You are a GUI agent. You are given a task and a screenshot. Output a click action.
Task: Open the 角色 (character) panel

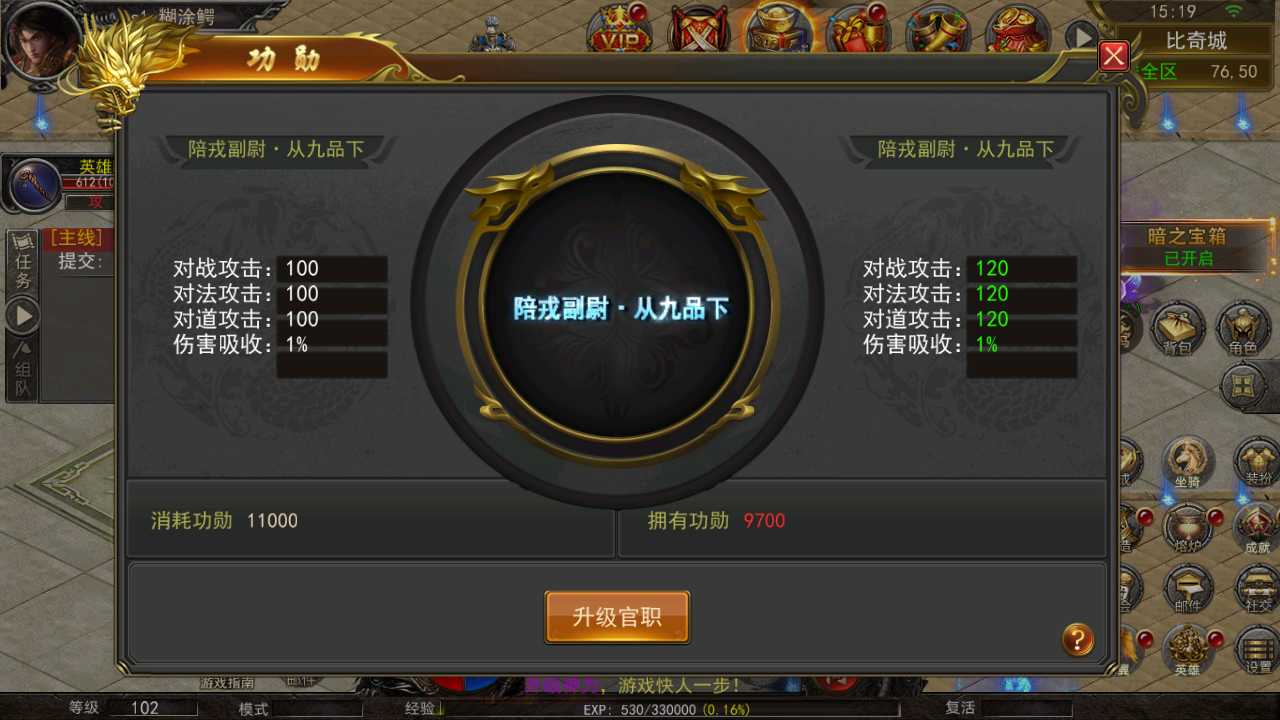point(1243,330)
